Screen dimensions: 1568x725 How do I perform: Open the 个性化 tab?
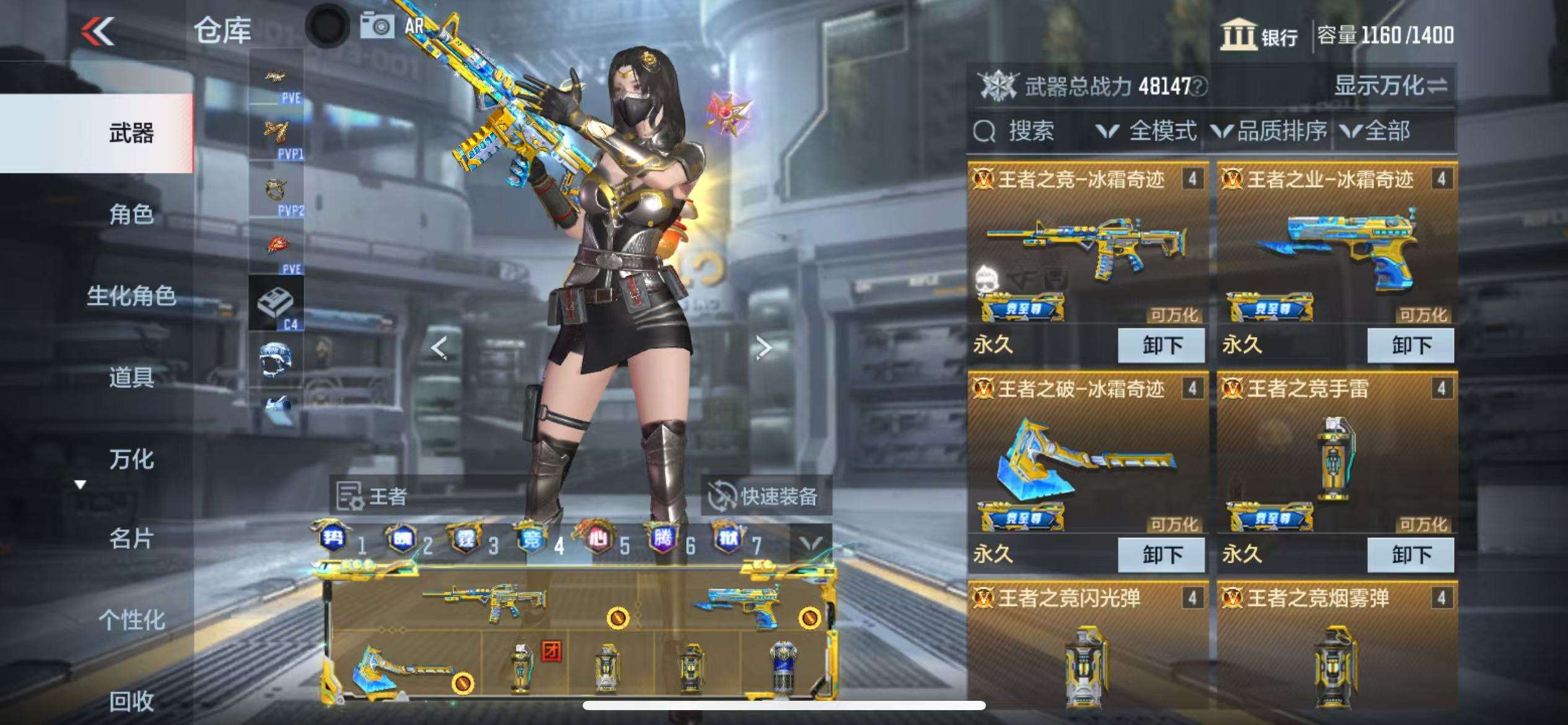131,620
